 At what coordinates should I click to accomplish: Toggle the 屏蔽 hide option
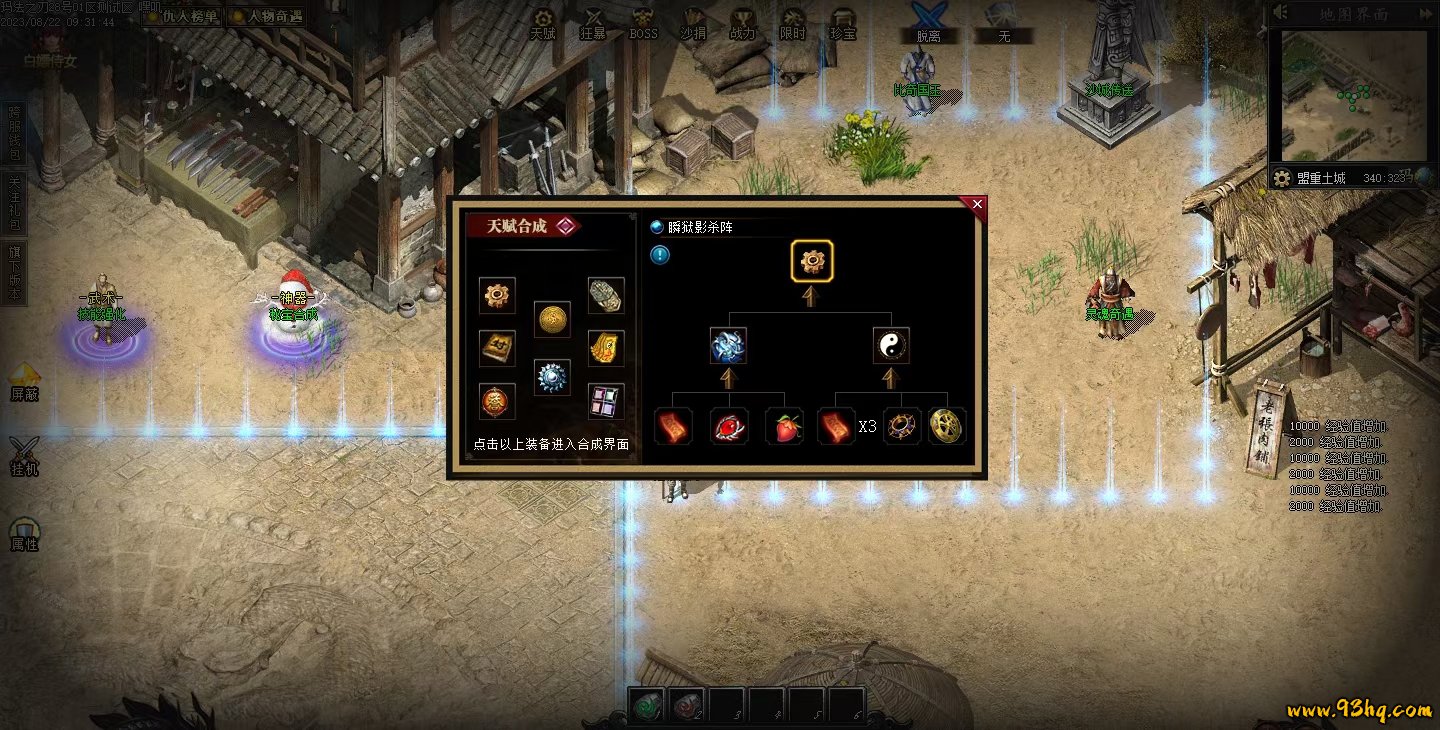tap(24, 380)
